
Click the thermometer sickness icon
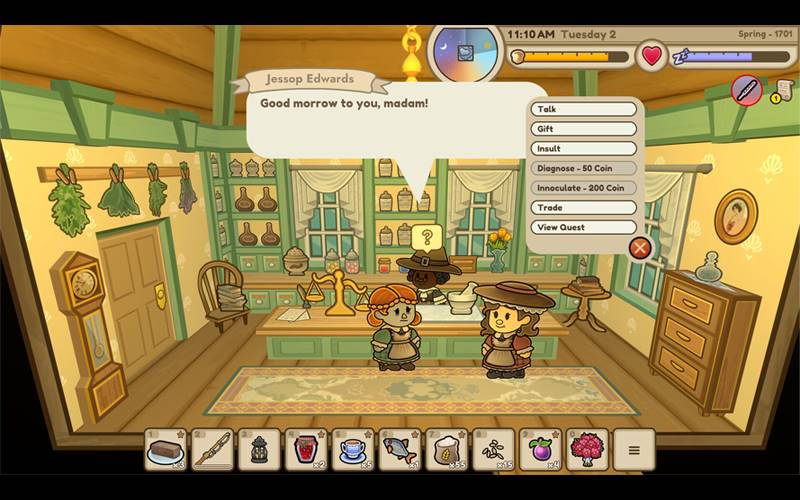746,91
